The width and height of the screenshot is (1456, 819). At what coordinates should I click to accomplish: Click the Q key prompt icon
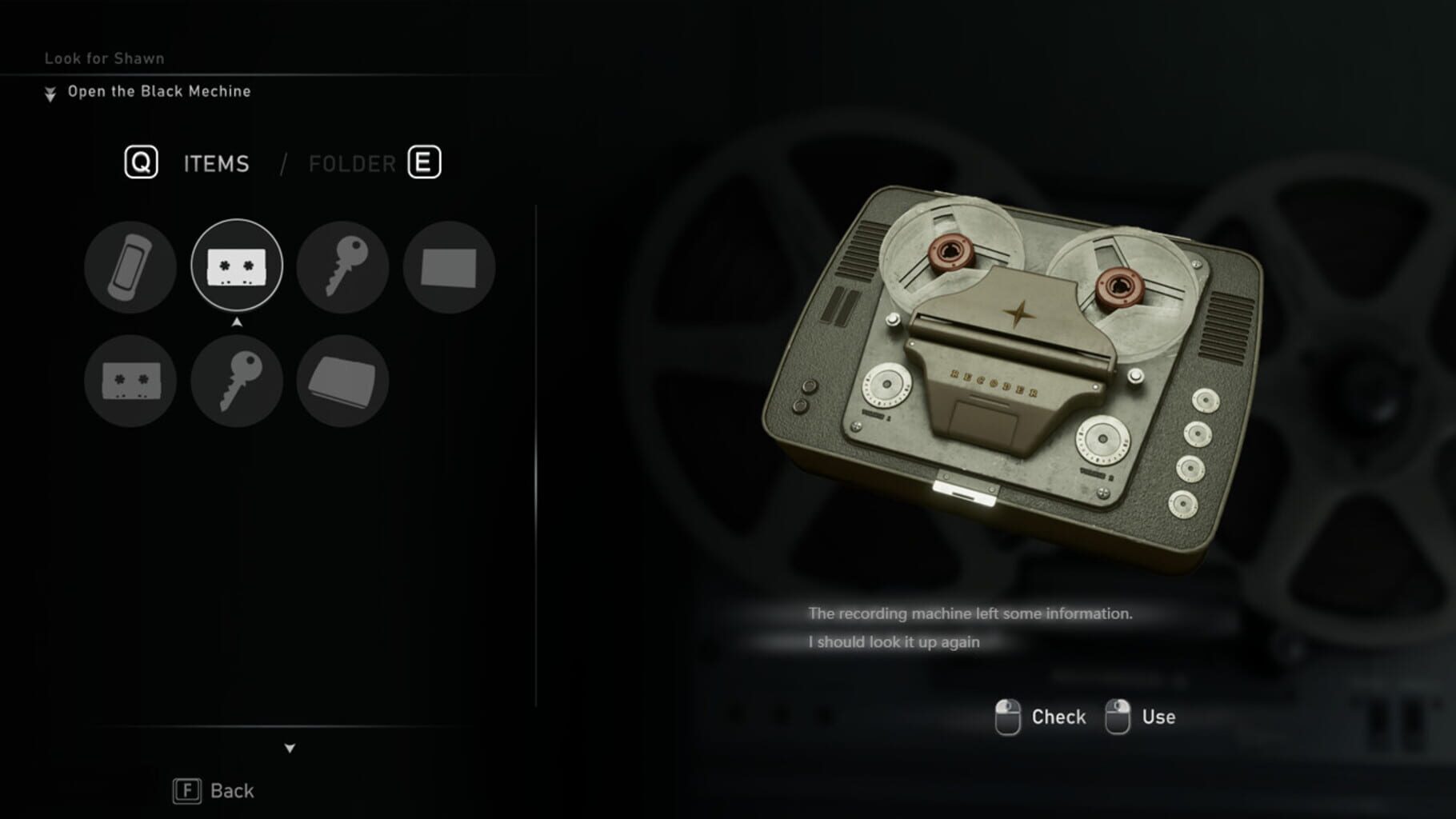[x=138, y=163]
